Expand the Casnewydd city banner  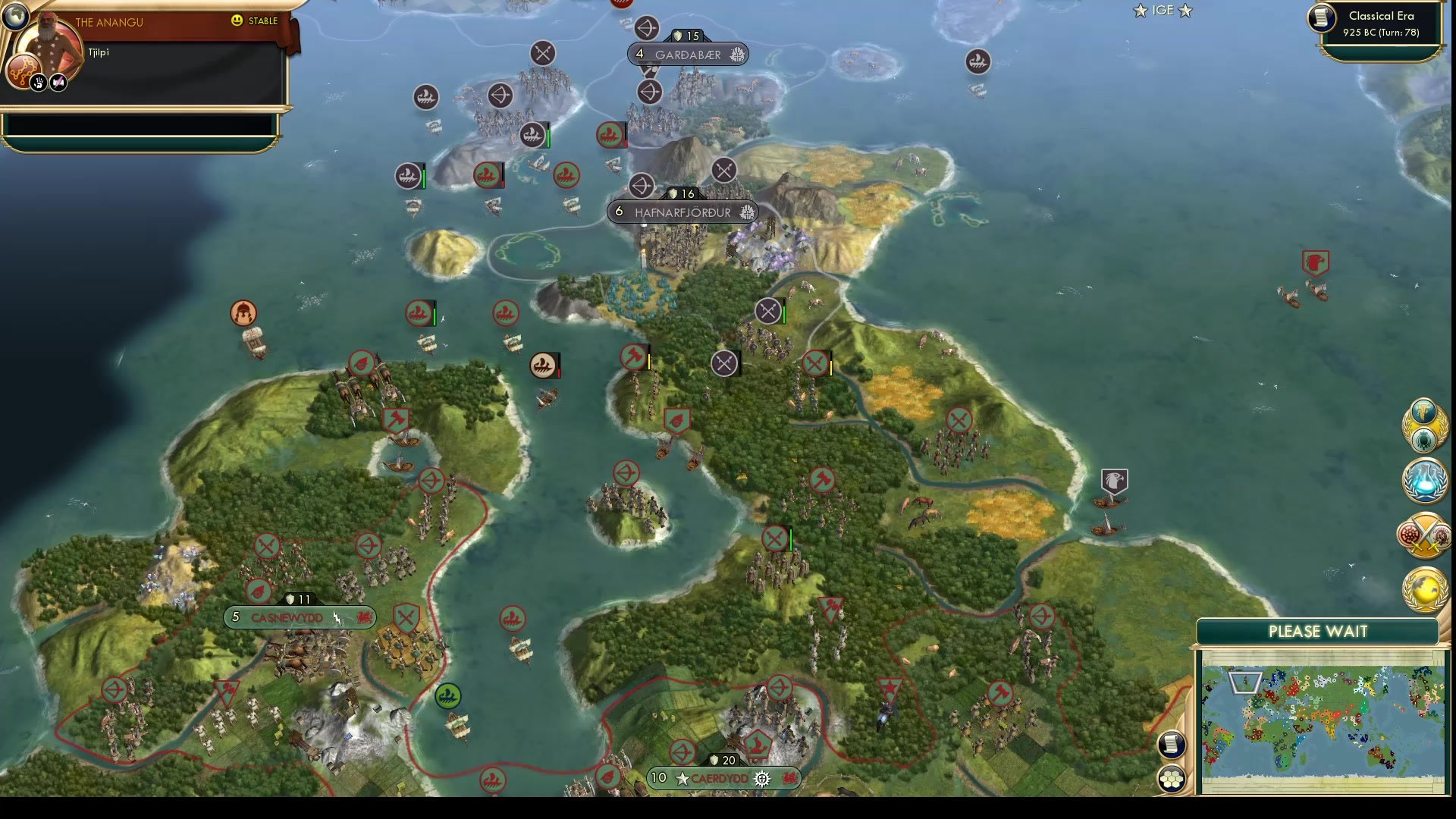pyautogui.click(x=298, y=618)
